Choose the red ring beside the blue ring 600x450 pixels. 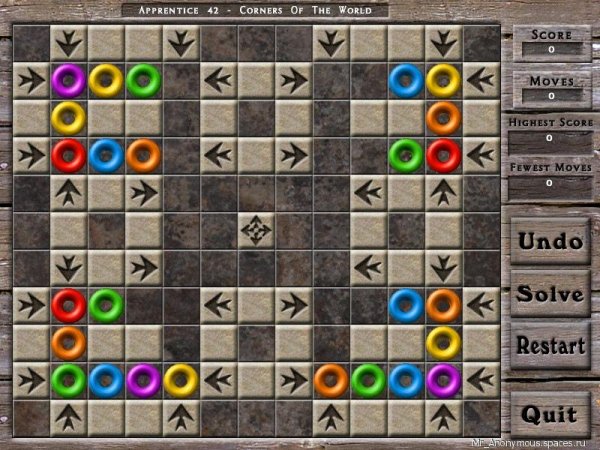coord(68,155)
